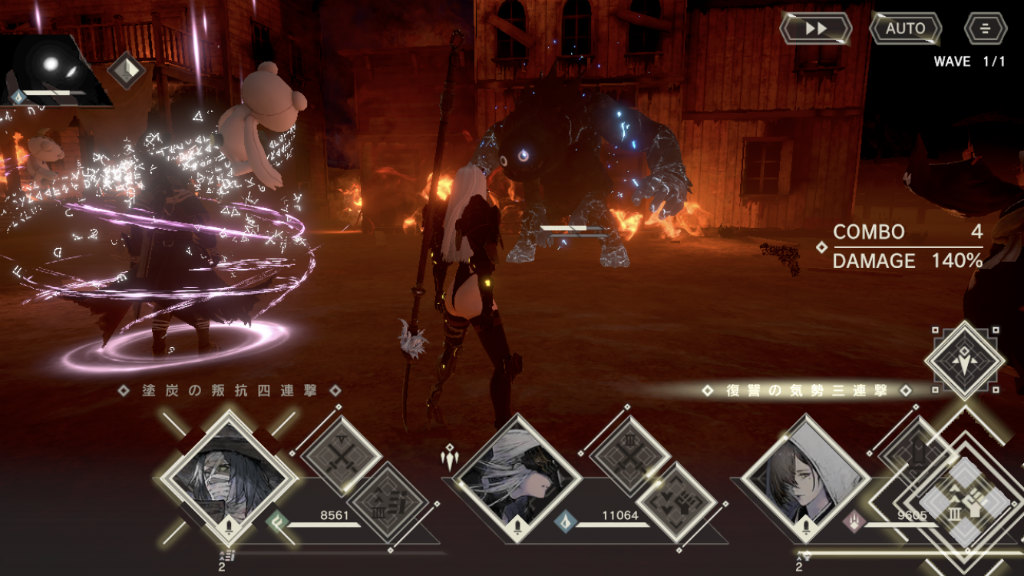Viewport: 1024px width, 576px height.
Task: Enable AUTO battle mode
Action: (x=905, y=28)
